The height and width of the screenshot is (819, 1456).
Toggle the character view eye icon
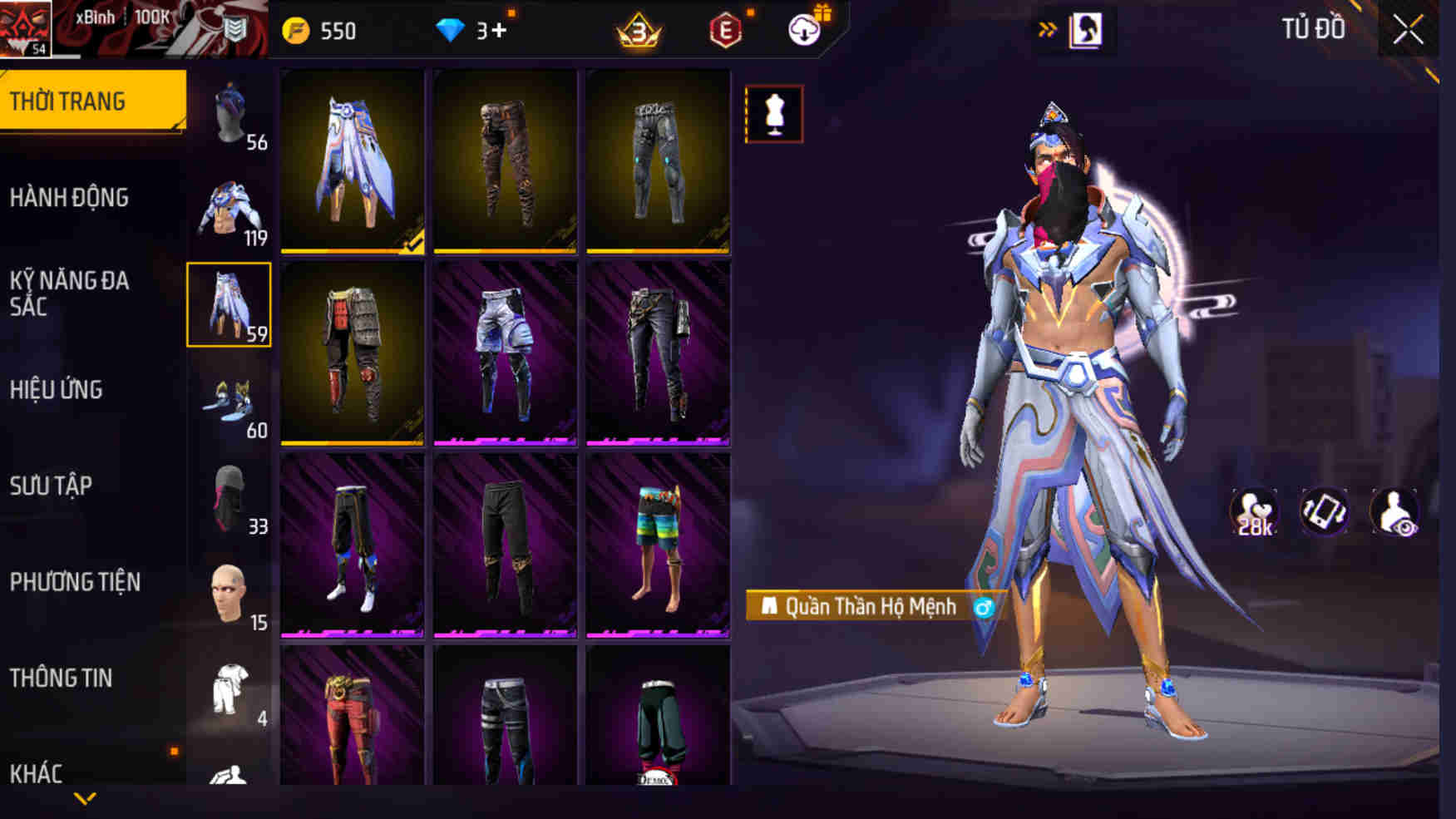click(x=1395, y=511)
